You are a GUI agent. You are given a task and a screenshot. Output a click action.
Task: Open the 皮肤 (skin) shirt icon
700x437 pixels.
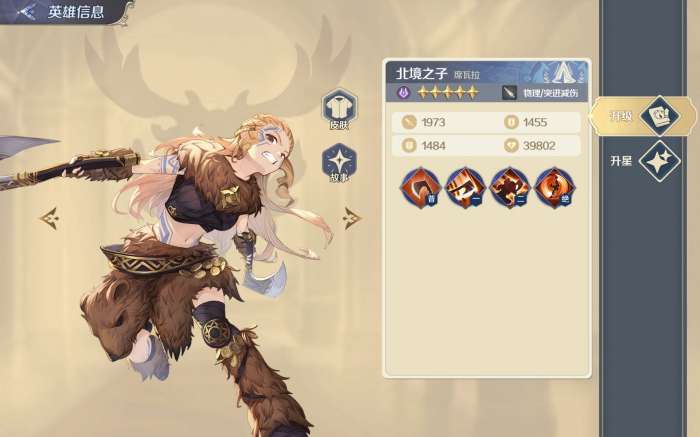click(x=338, y=107)
